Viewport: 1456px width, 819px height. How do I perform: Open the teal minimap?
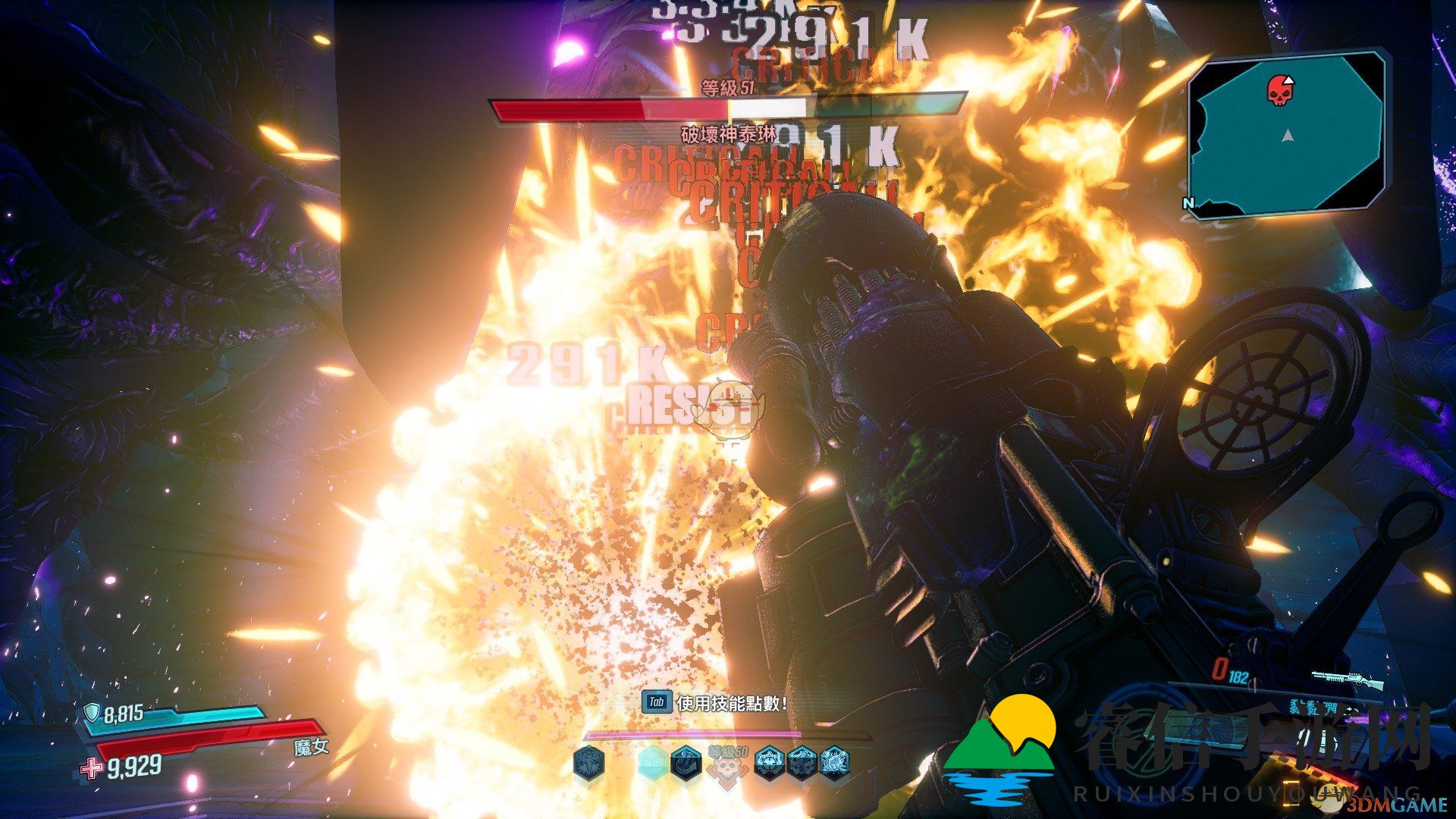[x=1287, y=136]
